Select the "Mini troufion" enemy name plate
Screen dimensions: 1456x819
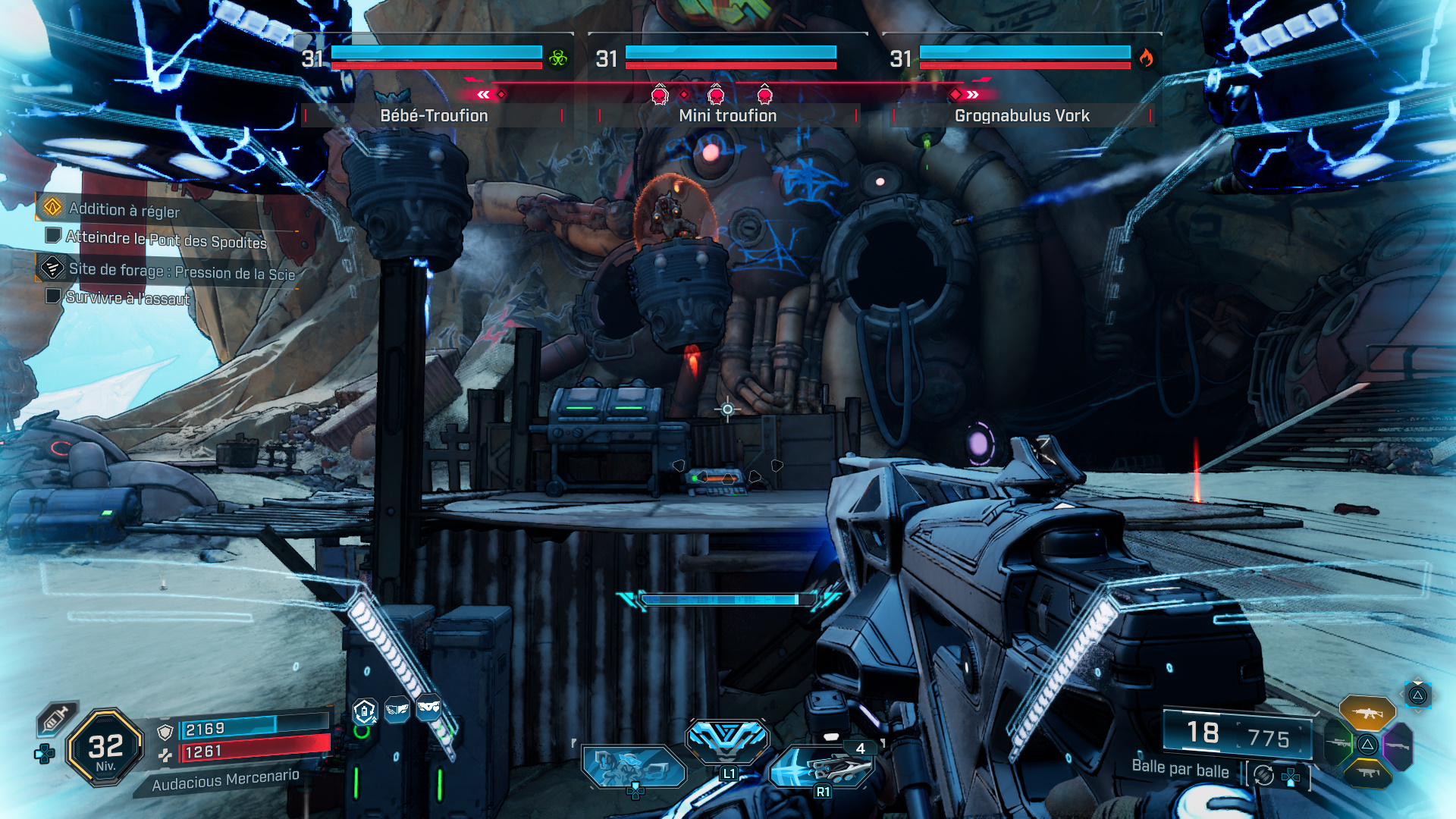click(727, 115)
